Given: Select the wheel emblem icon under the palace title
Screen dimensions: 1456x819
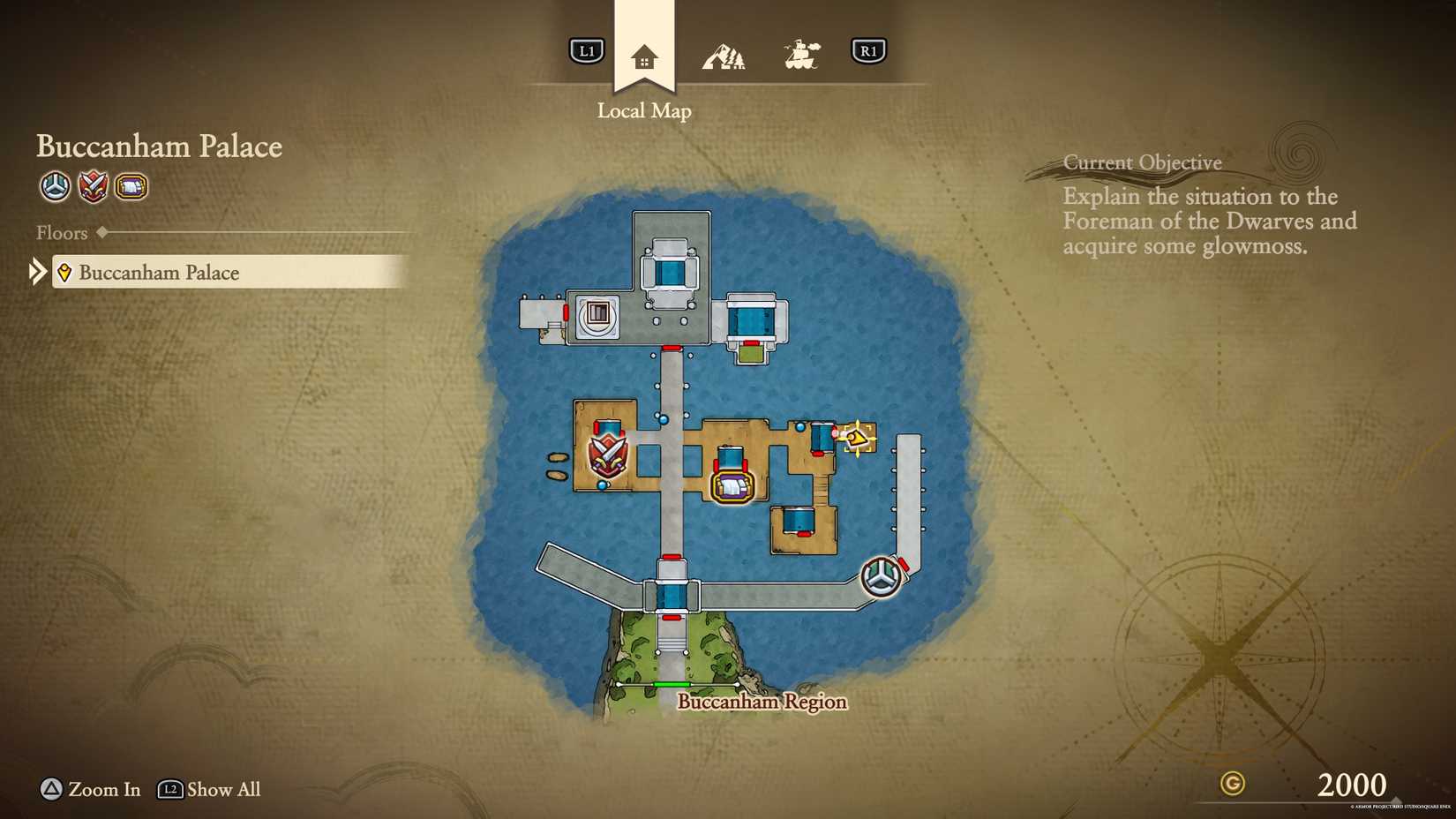Looking at the screenshot, I should point(54,187).
